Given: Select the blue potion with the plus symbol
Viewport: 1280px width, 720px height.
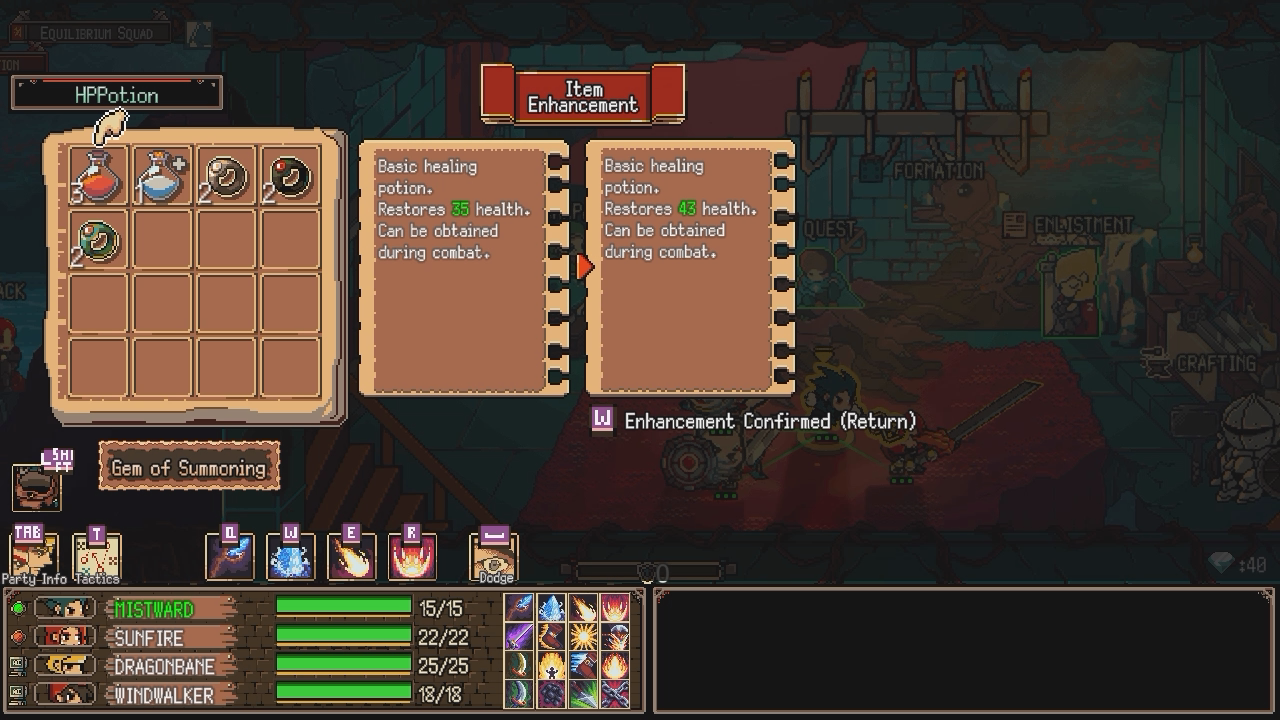Looking at the screenshot, I should [161, 177].
